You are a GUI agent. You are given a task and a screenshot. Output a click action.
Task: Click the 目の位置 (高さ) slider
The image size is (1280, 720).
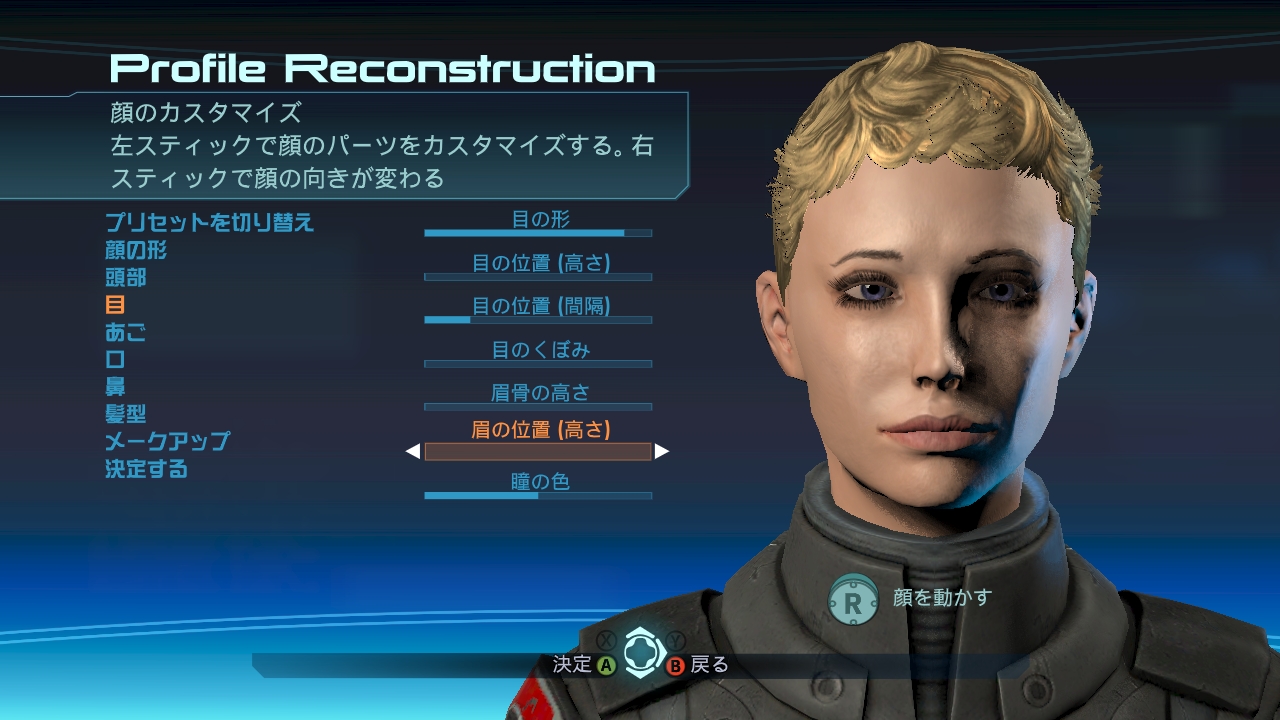coord(538,276)
